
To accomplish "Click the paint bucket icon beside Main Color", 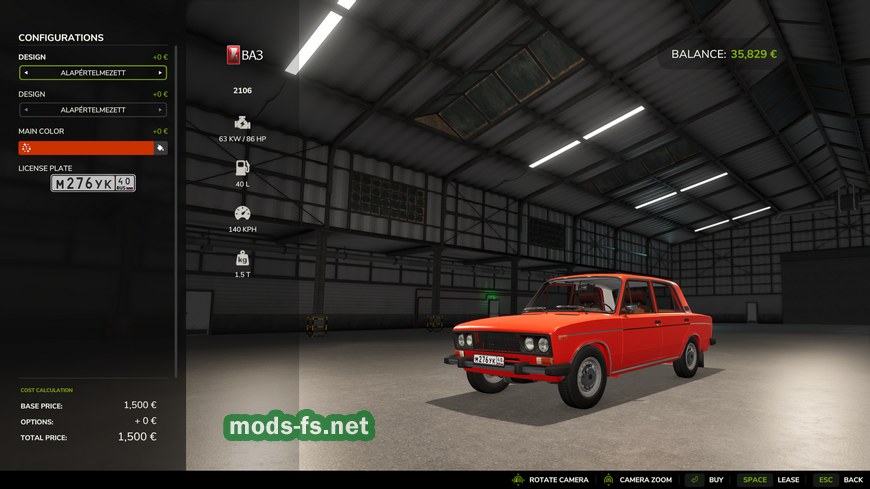I will coord(160,148).
